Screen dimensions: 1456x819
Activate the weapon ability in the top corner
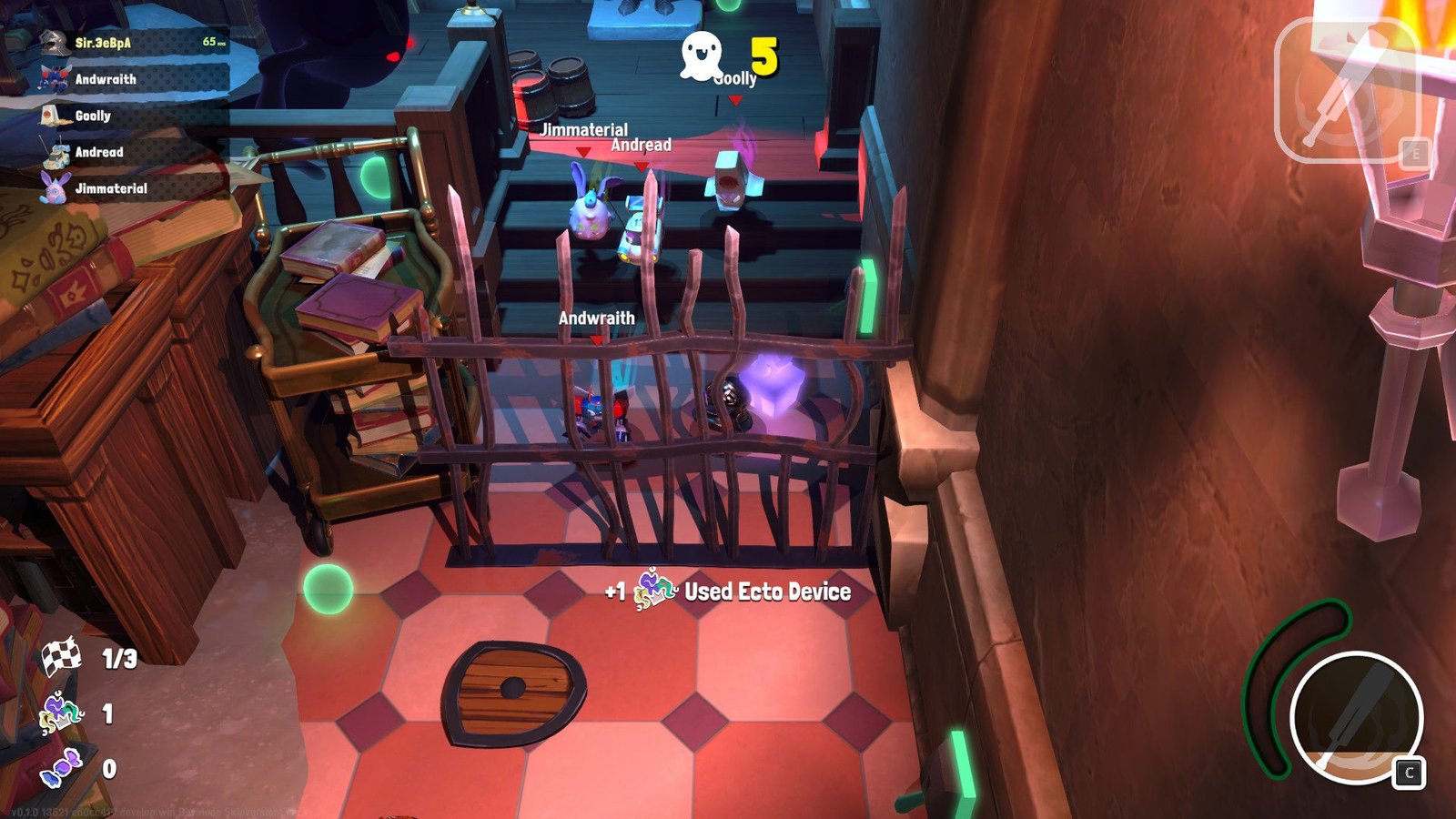coord(1347,91)
